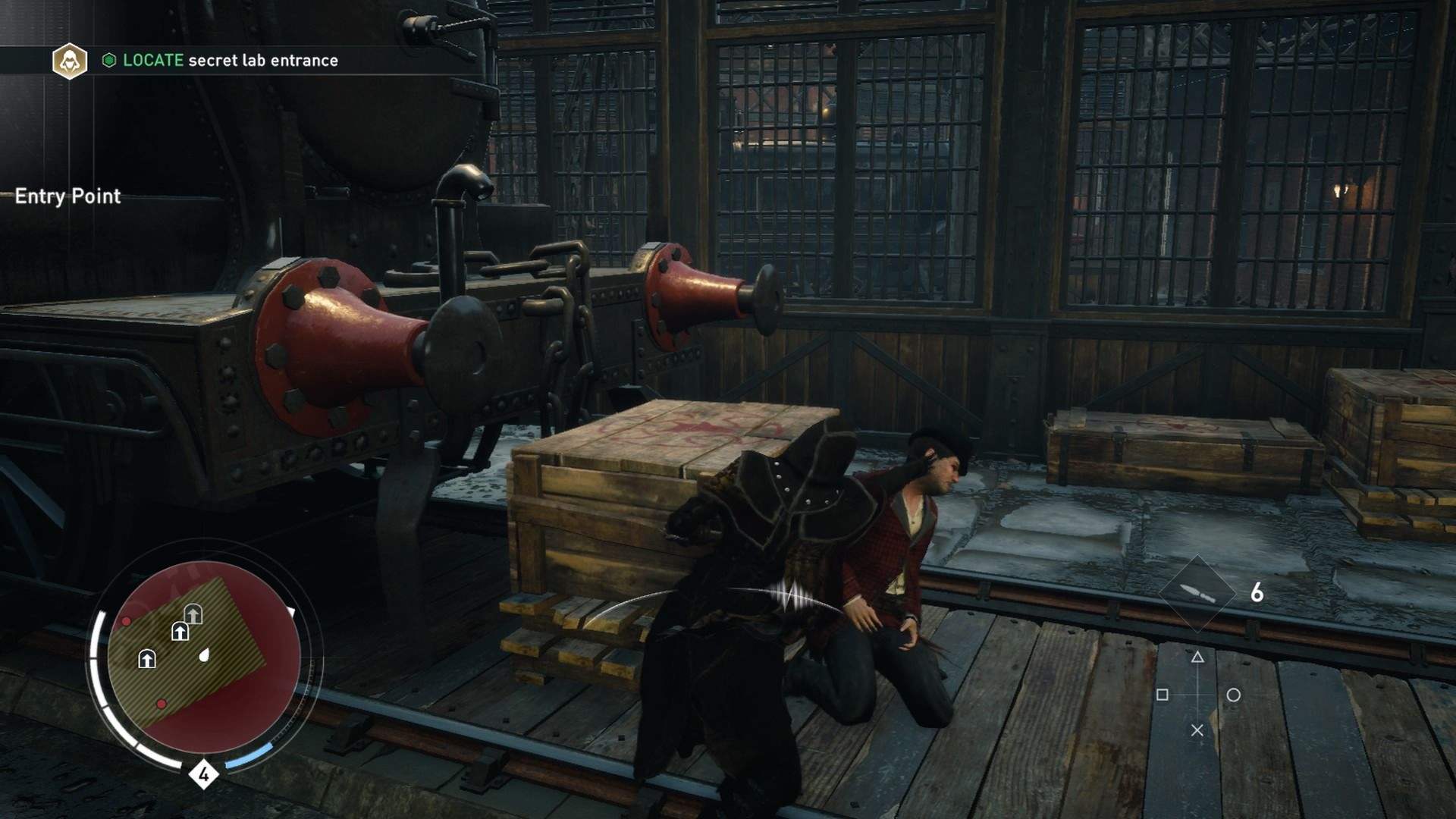
Task: Click the LOCATE secret lab entrance objective
Action: coord(230,61)
